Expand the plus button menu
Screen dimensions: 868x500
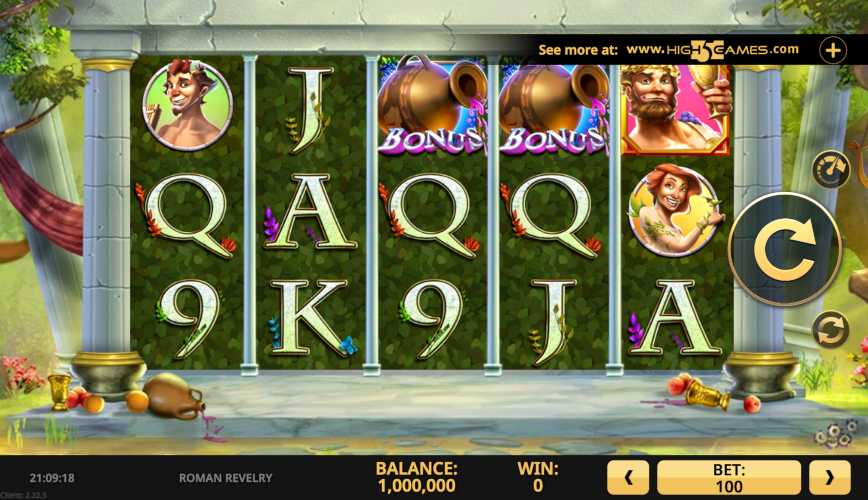(x=833, y=49)
